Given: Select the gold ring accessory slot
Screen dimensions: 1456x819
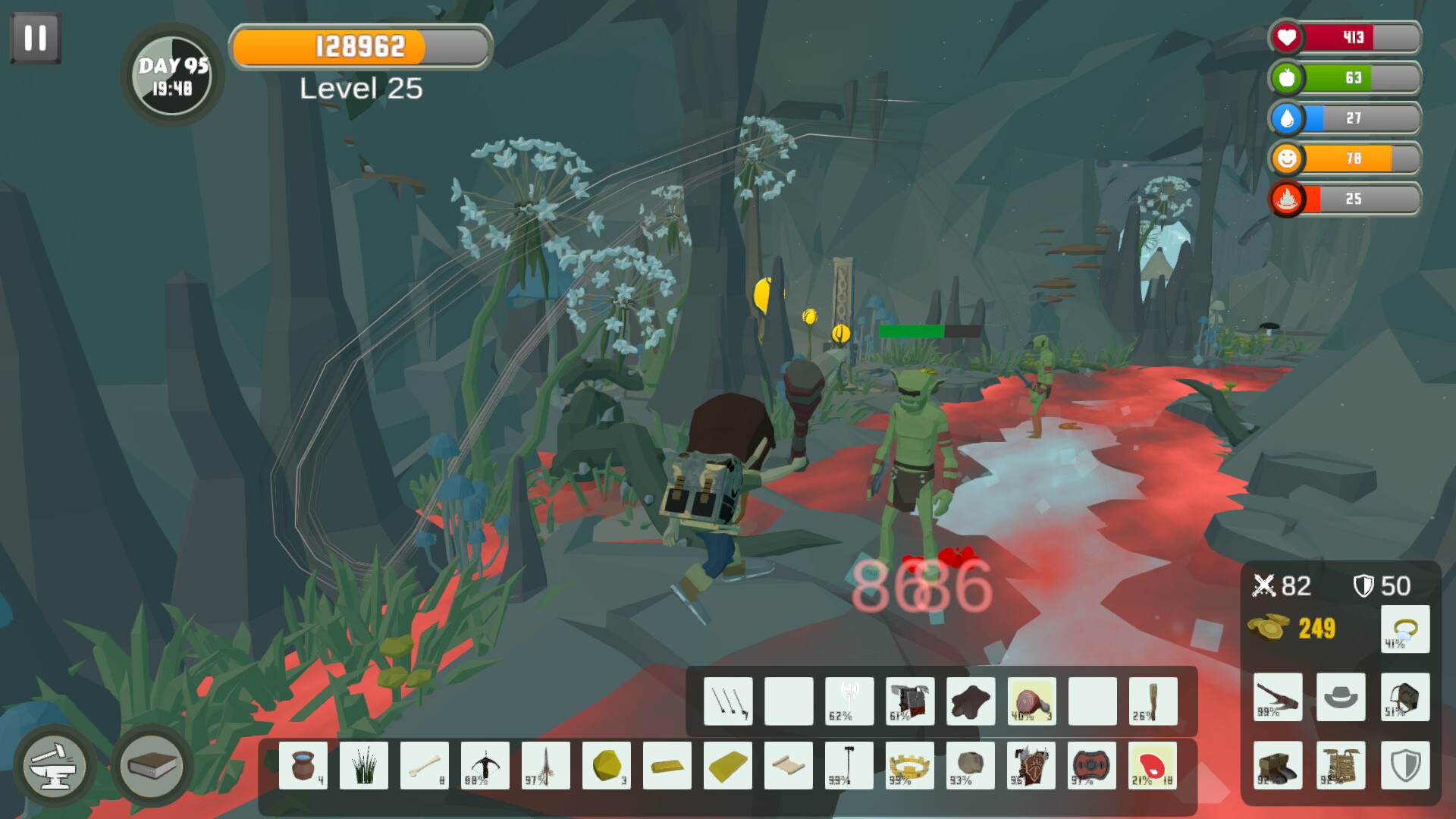Looking at the screenshot, I should pyautogui.click(x=1404, y=629).
